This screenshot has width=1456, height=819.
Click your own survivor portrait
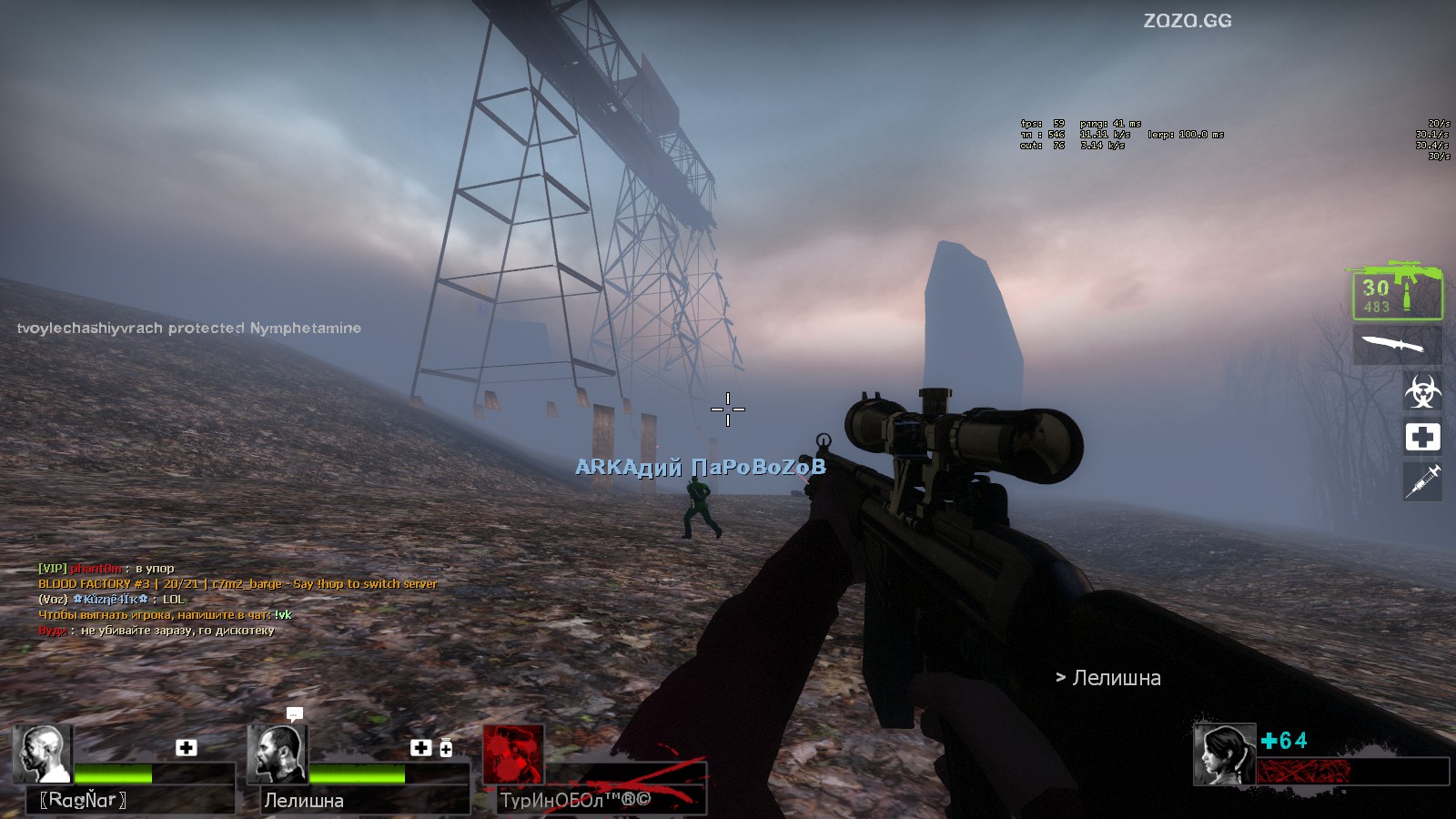[x=1224, y=754]
